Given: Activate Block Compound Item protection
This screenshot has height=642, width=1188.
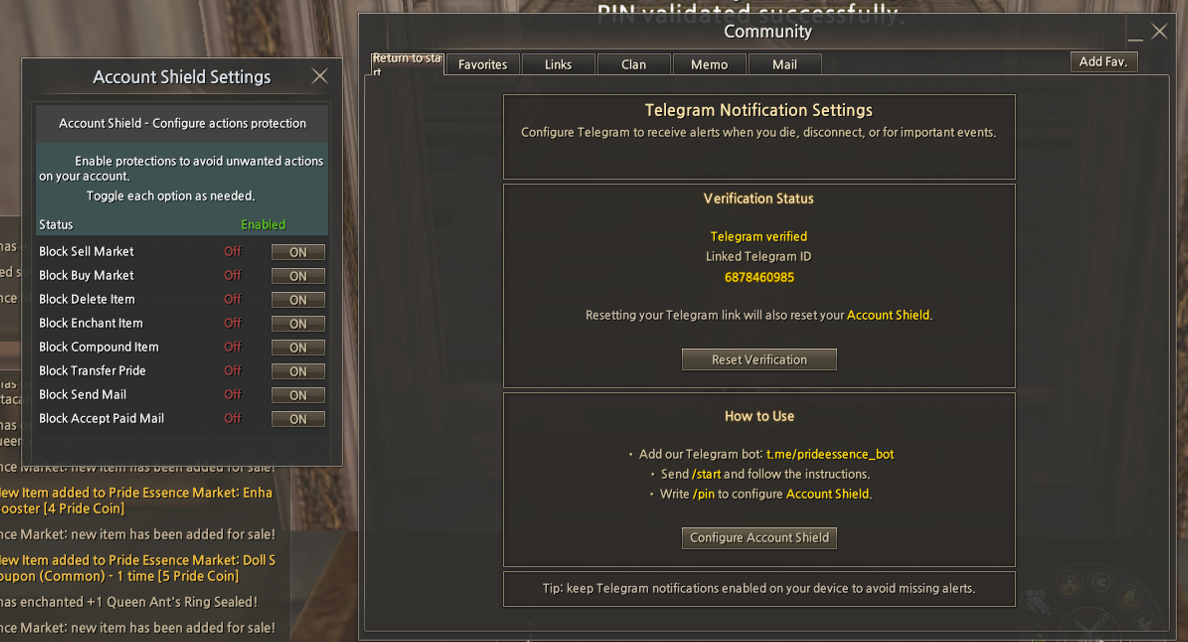Looking at the screenshot, I should 298,348.
